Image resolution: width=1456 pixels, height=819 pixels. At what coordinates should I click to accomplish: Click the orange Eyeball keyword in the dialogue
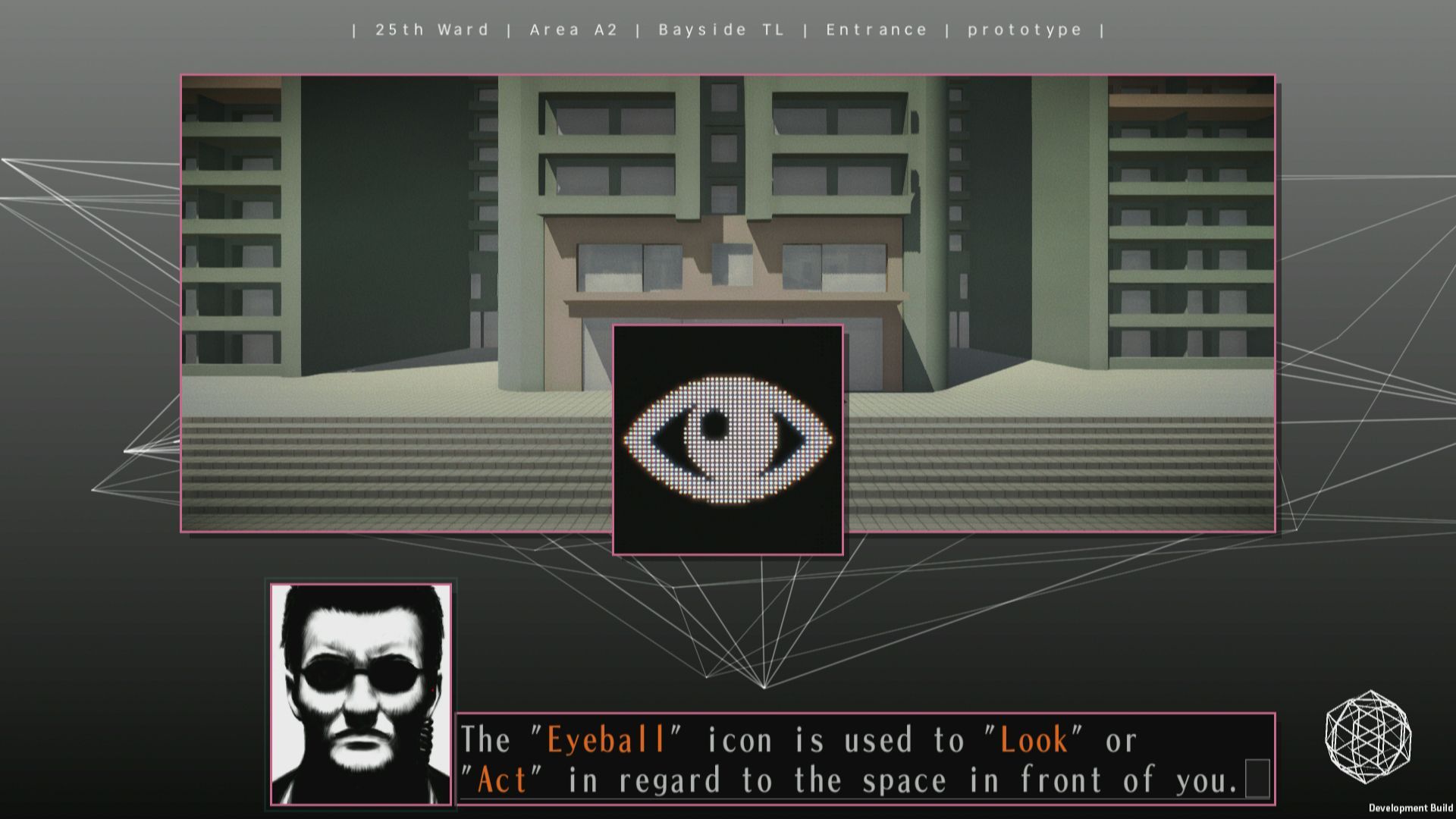607,739
